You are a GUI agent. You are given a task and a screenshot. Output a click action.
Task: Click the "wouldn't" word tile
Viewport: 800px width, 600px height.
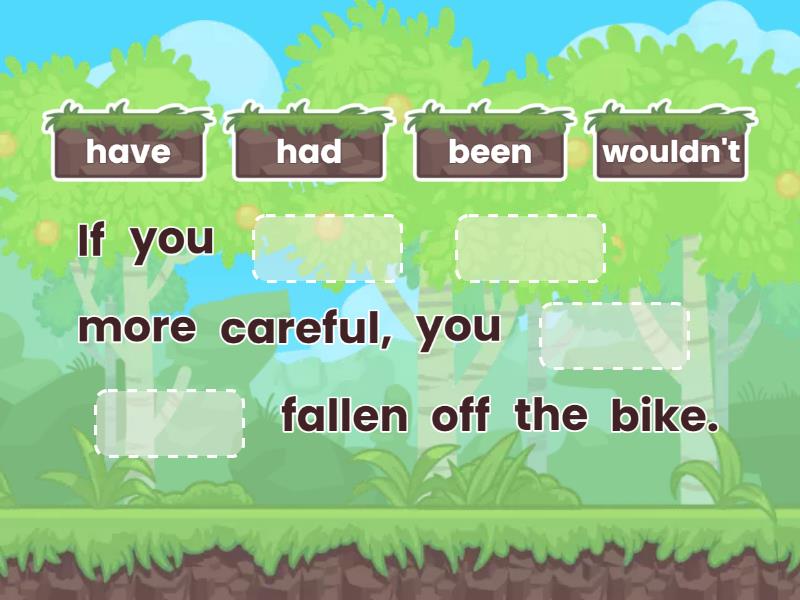coord(671,152)
